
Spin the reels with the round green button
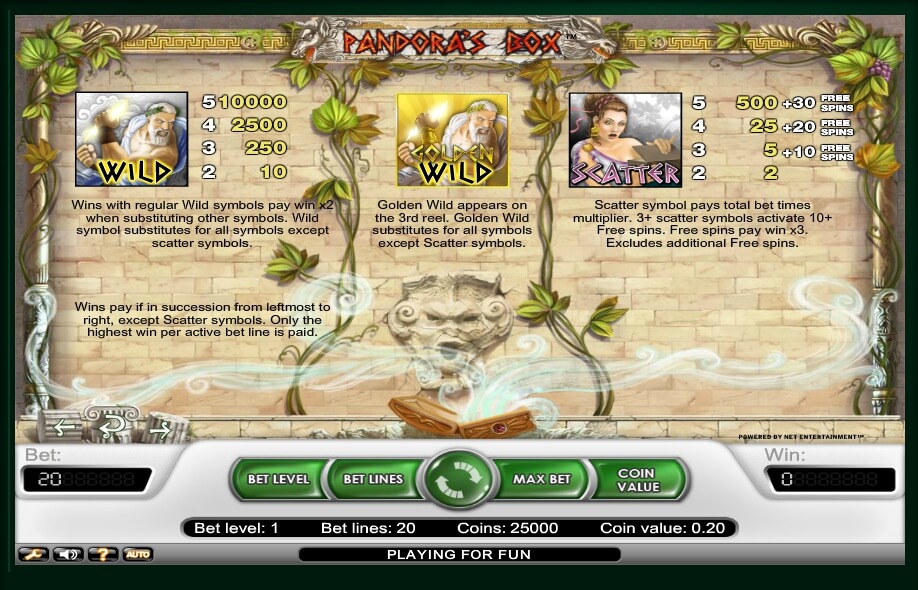coord(460,479)
